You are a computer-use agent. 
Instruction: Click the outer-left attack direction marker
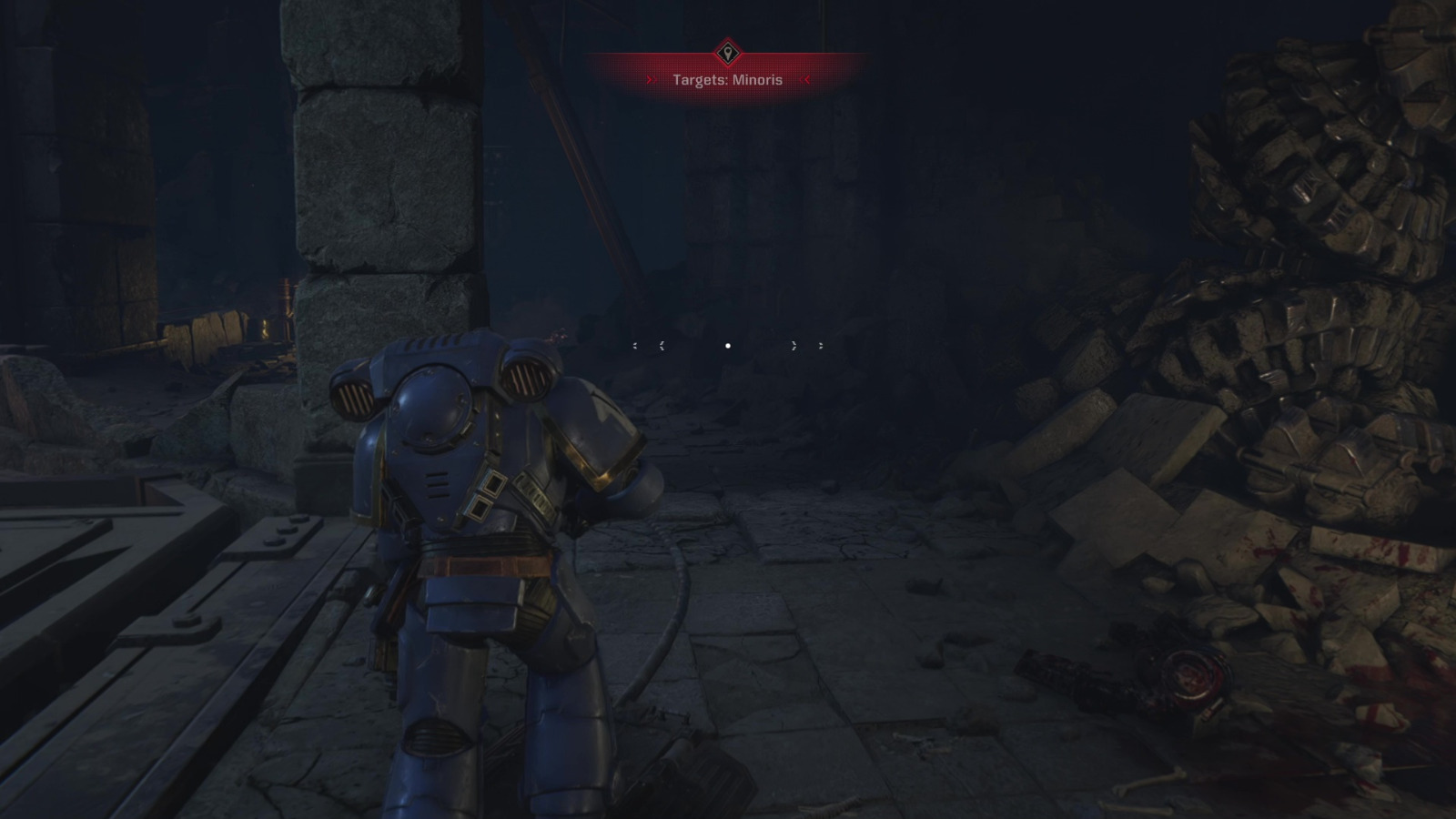(635, 346)
